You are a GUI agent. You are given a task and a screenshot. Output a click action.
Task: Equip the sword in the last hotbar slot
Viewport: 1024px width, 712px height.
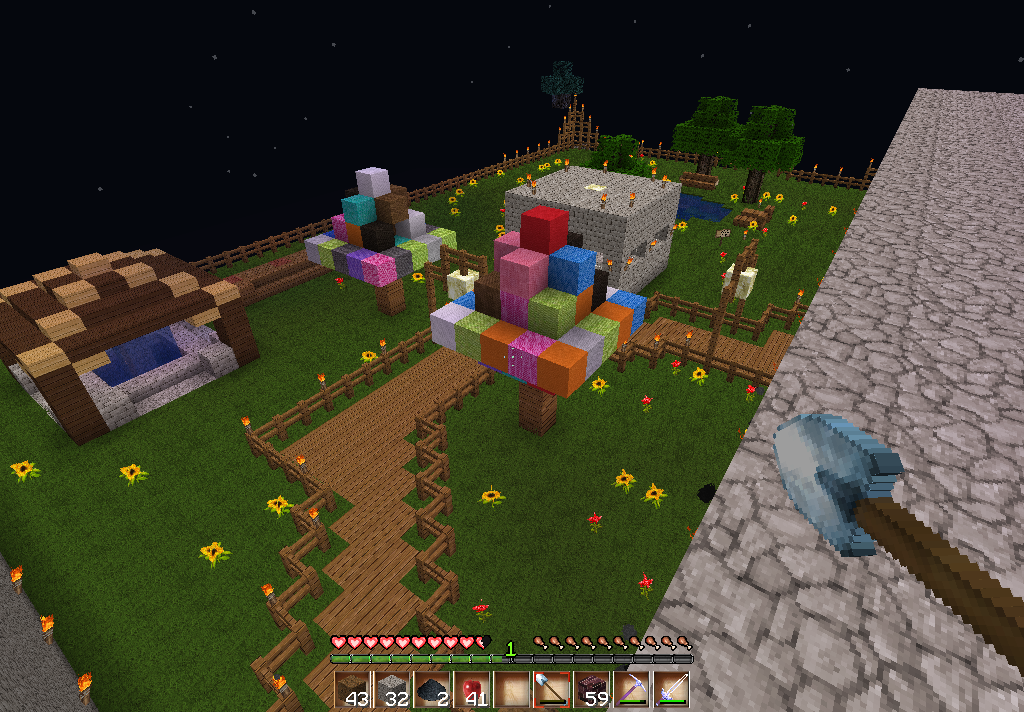pyautogui.click(x=671, y=690)
